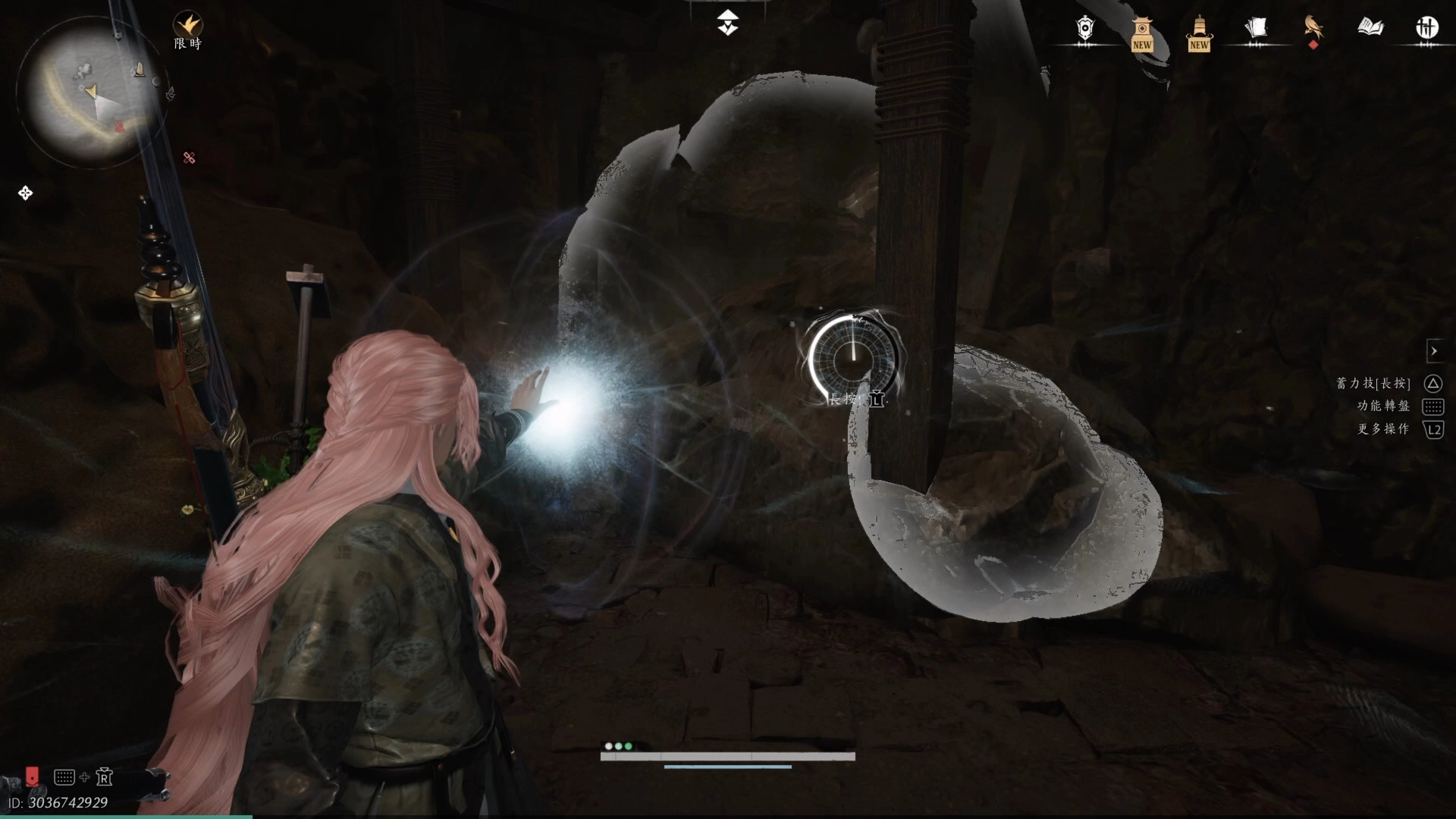Open the circular minimap

(x=92, y=91)
